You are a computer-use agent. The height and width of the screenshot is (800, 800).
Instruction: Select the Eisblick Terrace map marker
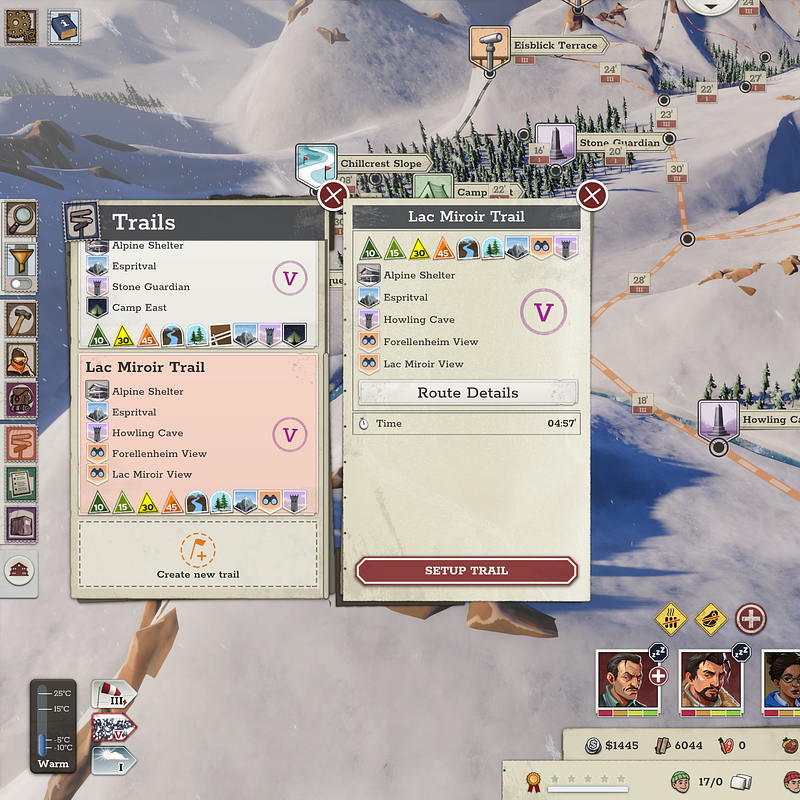[x=490, y=46]
